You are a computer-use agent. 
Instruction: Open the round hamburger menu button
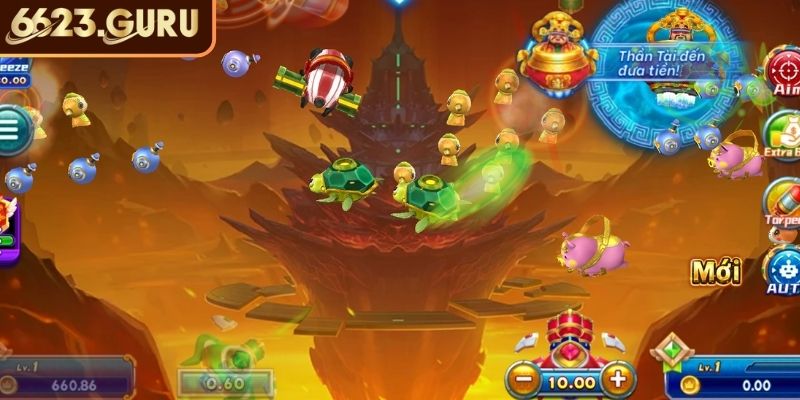click(11, 130)
